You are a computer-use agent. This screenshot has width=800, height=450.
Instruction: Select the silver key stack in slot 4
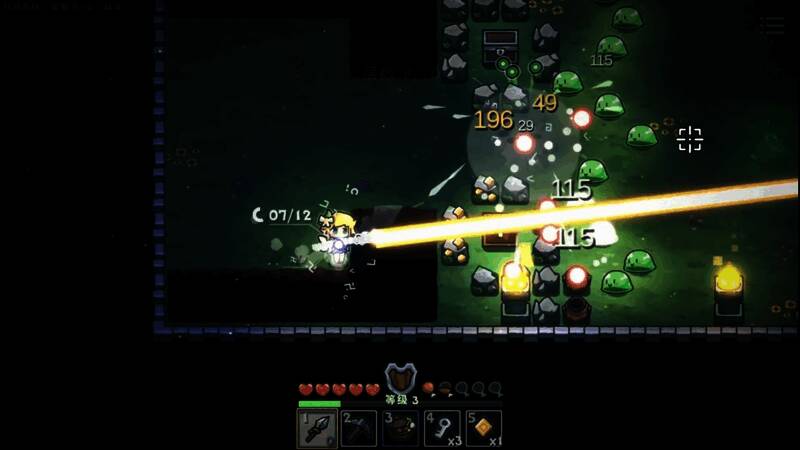pyautogui.click(x=442, y=429)
